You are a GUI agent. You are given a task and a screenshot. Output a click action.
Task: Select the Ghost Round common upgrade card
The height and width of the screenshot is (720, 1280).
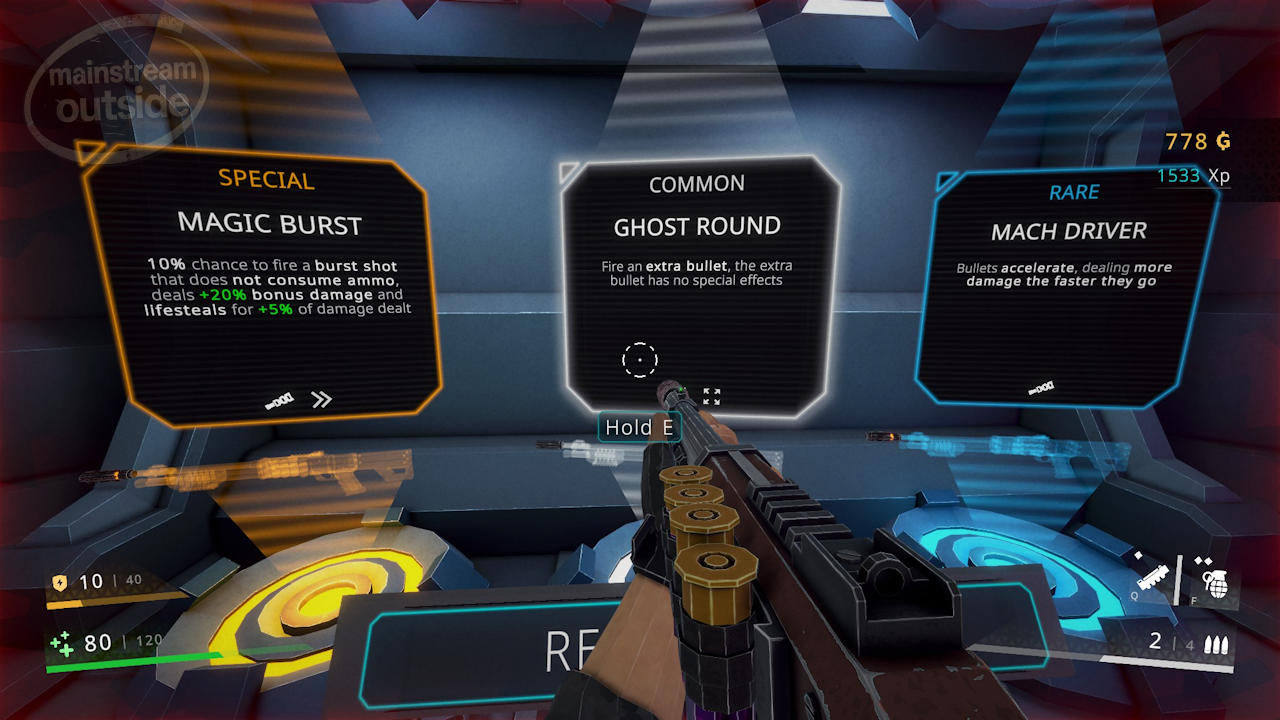click(x=697, y=270)
